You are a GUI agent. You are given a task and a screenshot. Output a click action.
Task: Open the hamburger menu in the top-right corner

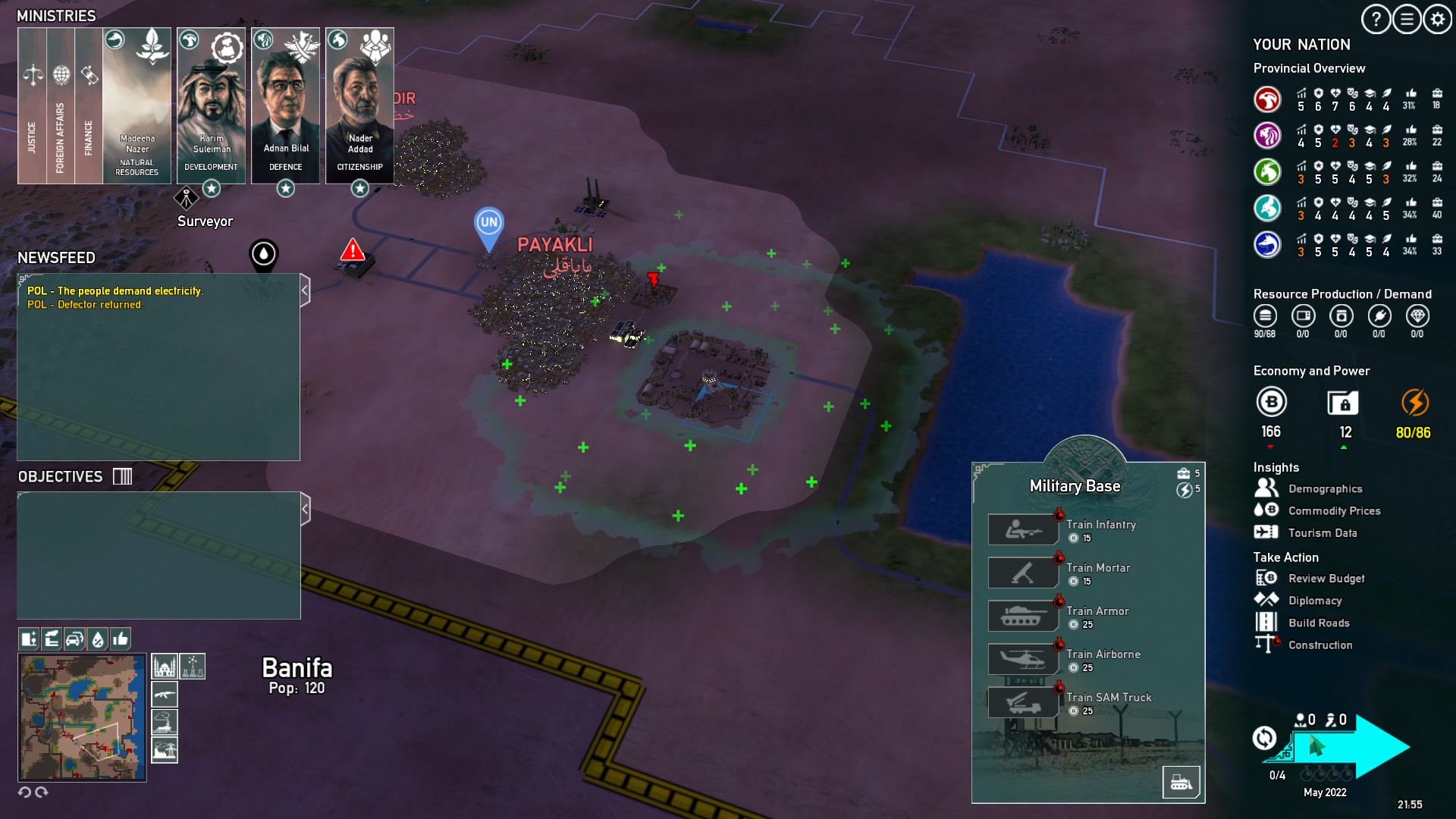pyautogui.click(x=1406, y=20)
